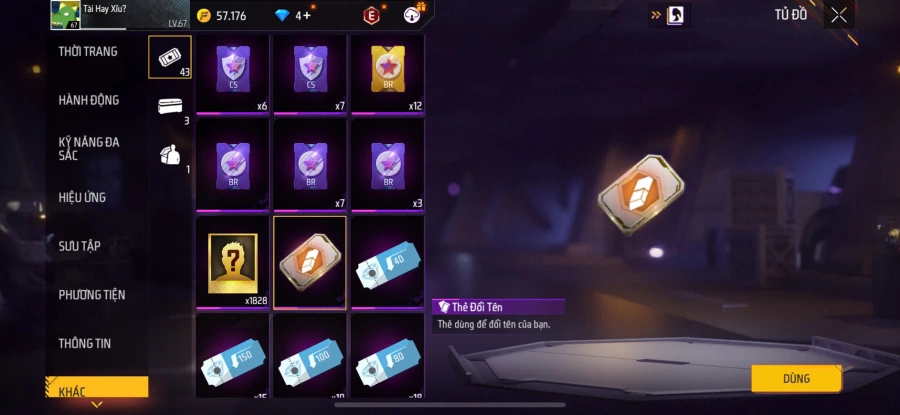Viewport: 900px width, 415px height.
Task: Open the character collection book icon
Action: [x=675, y=15]
